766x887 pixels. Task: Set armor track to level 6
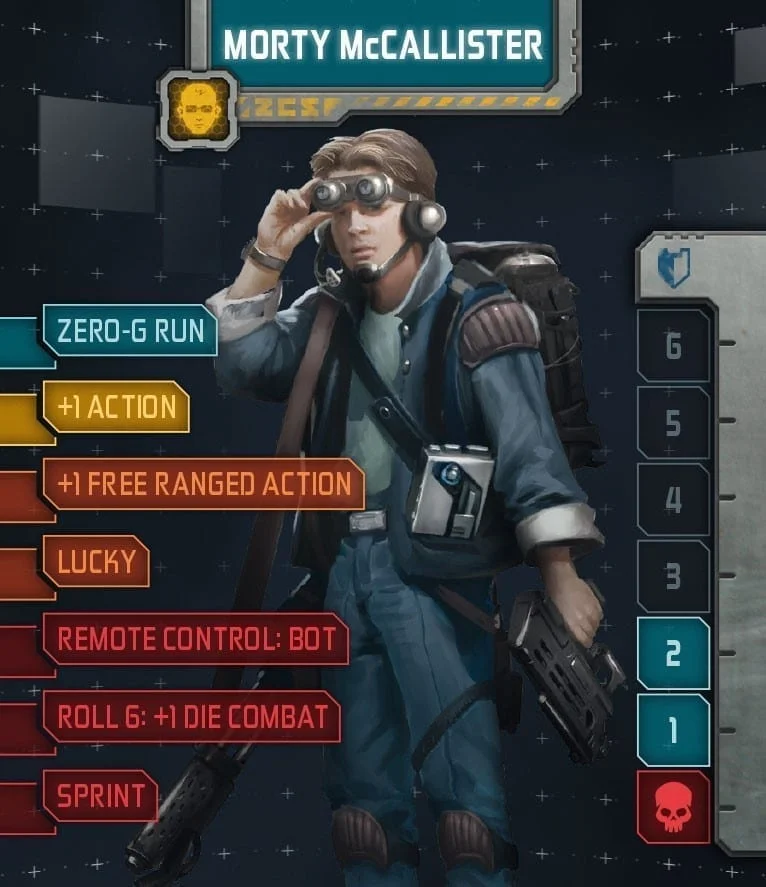(x=673, y=346)
